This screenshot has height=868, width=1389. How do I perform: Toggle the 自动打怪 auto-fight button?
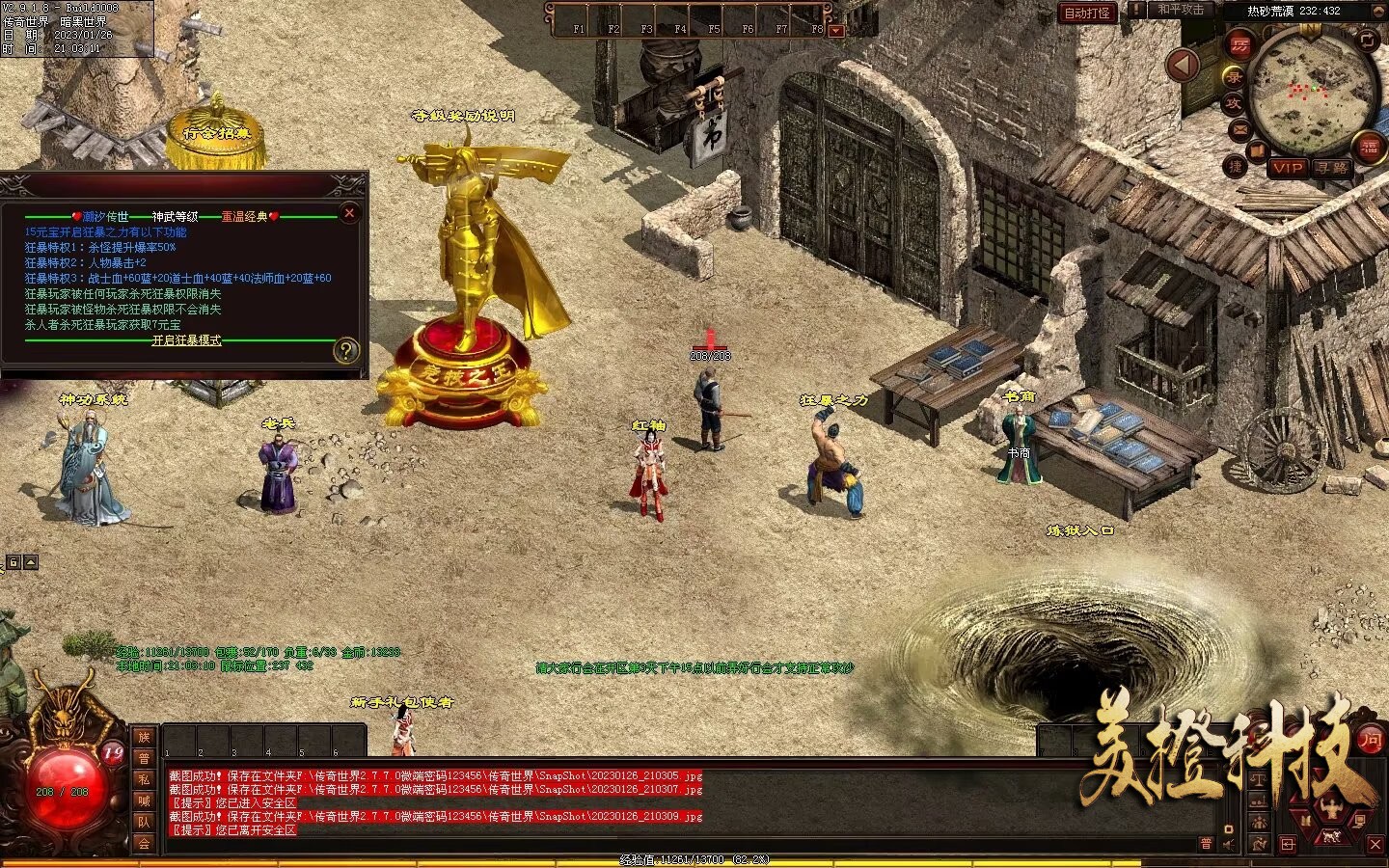1087,13
